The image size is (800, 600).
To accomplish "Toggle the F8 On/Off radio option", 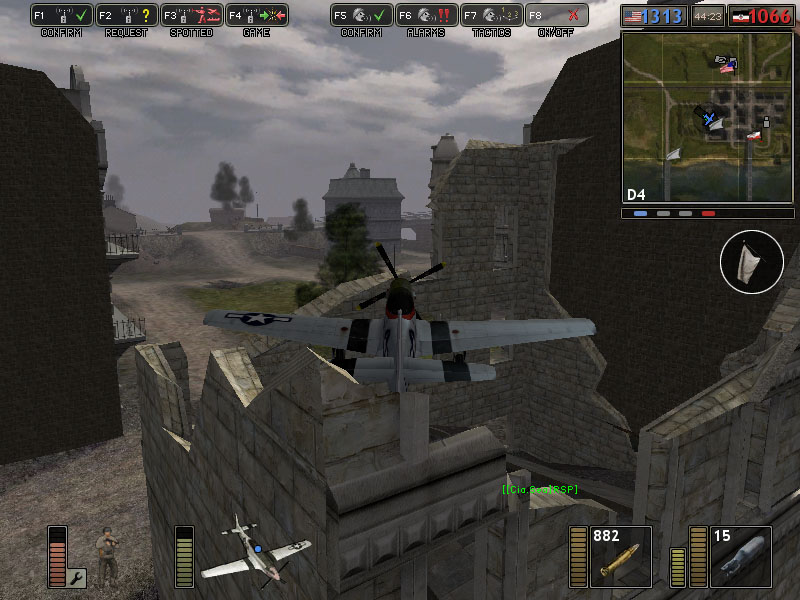I will 556,15.
